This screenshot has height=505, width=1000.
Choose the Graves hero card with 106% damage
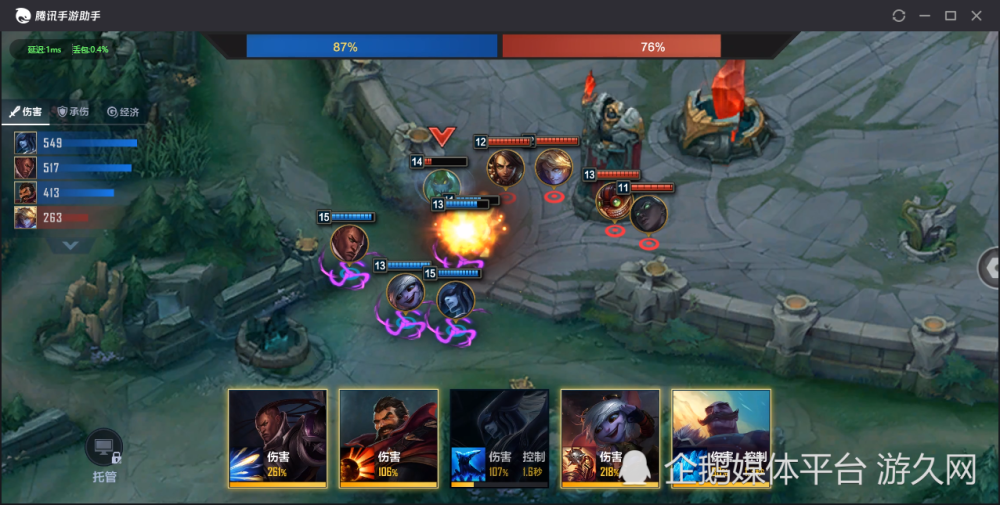(x=388, y=438)
